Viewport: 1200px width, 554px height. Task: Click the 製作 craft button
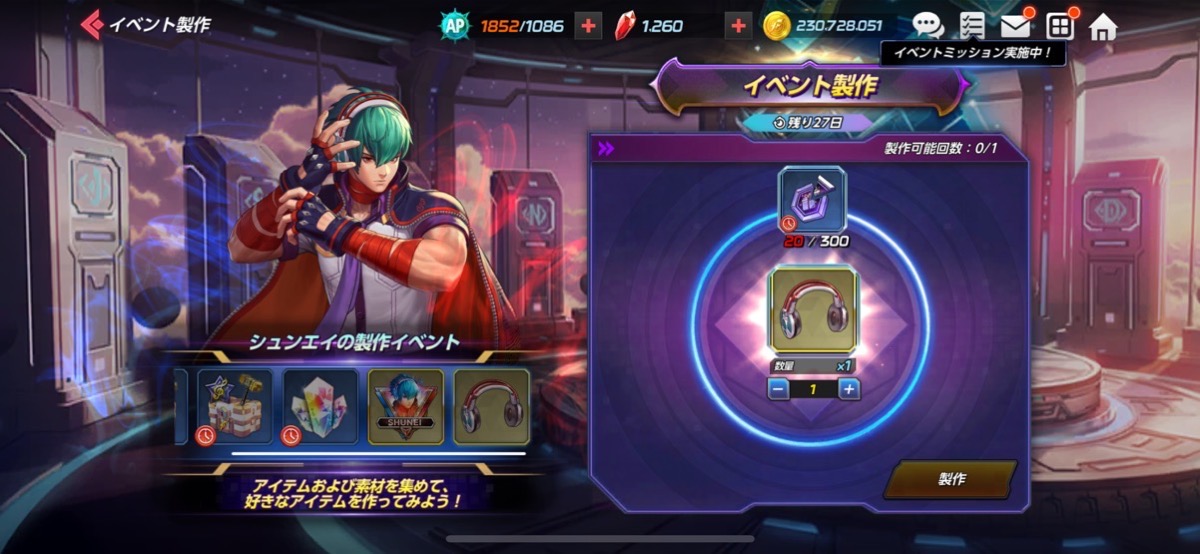pyautogui.click(x=950, y=479)
